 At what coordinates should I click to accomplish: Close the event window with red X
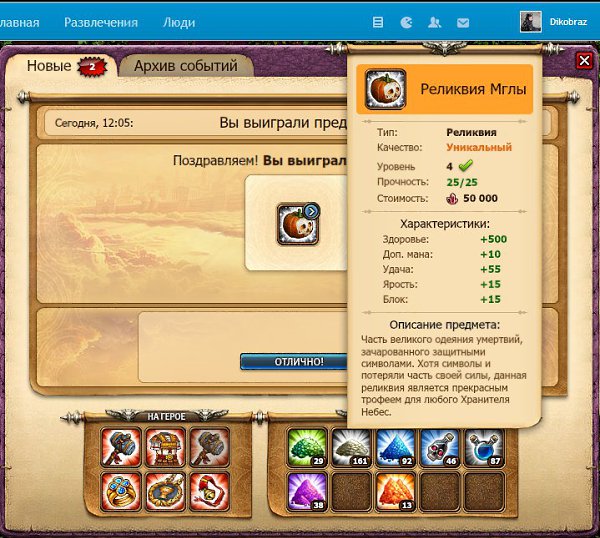point(584,61)
